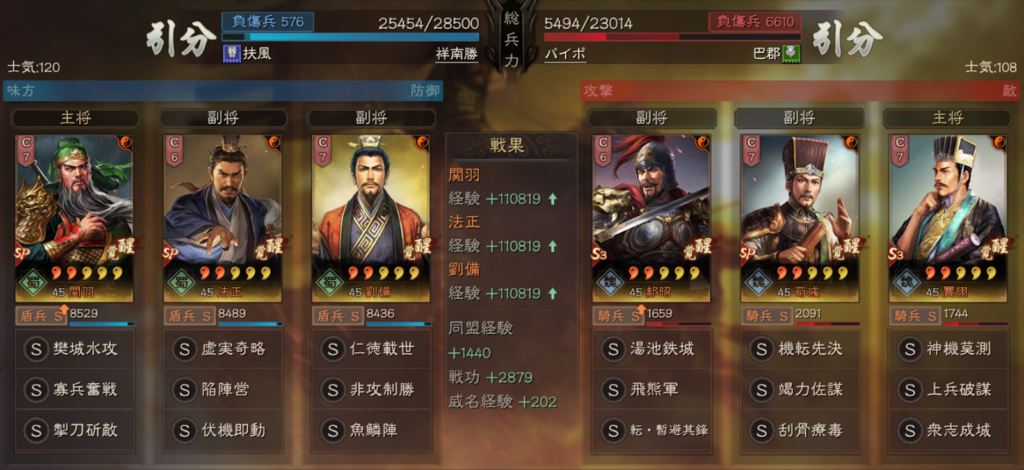Select the 刮骨療毒 skill
This screenshot has width=1024, height=470.
tap(799, 431)
